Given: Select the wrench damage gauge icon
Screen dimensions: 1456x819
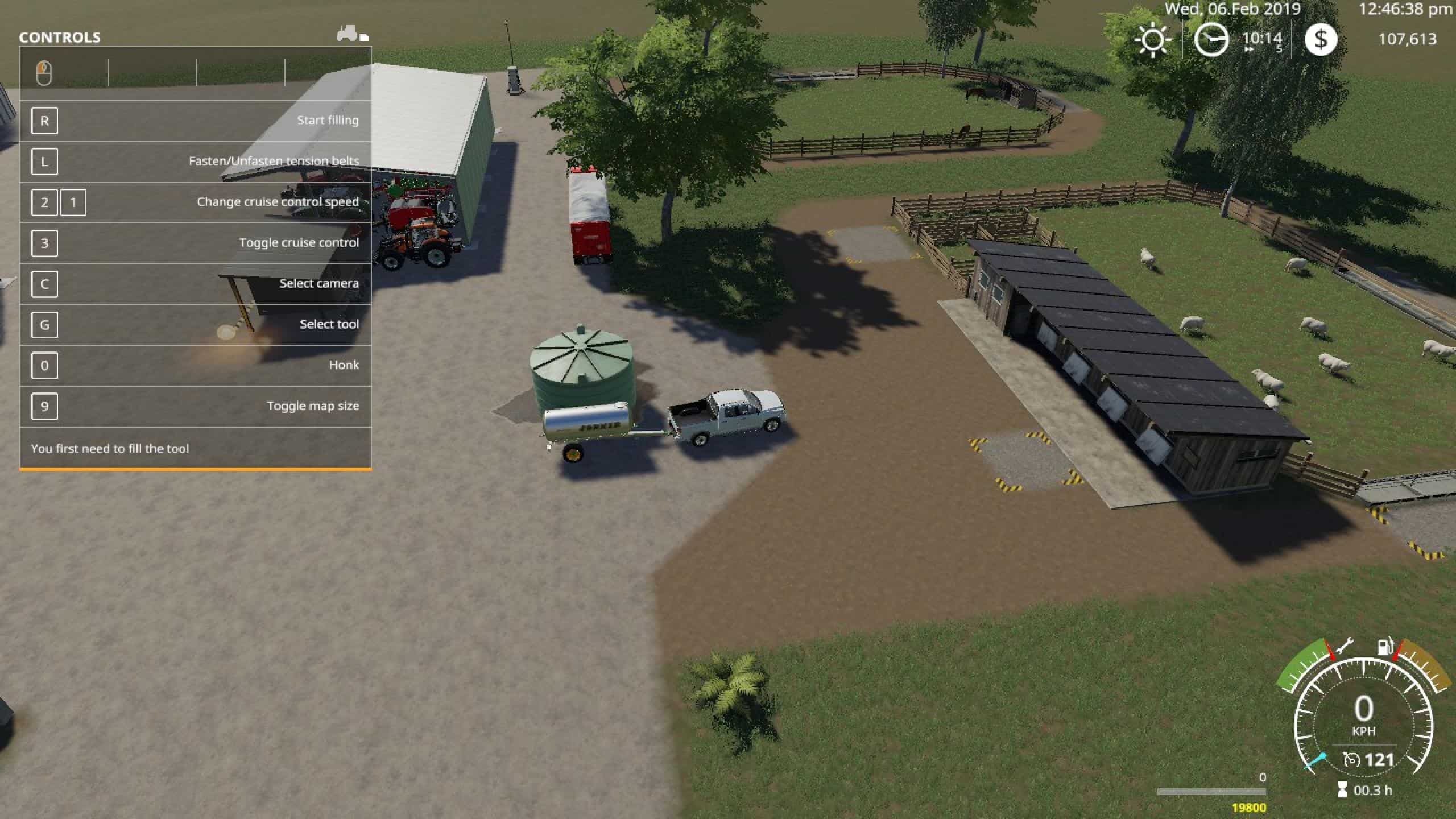Looking at the screenshot, I should pyautogui.click(x=1345, y=647).
